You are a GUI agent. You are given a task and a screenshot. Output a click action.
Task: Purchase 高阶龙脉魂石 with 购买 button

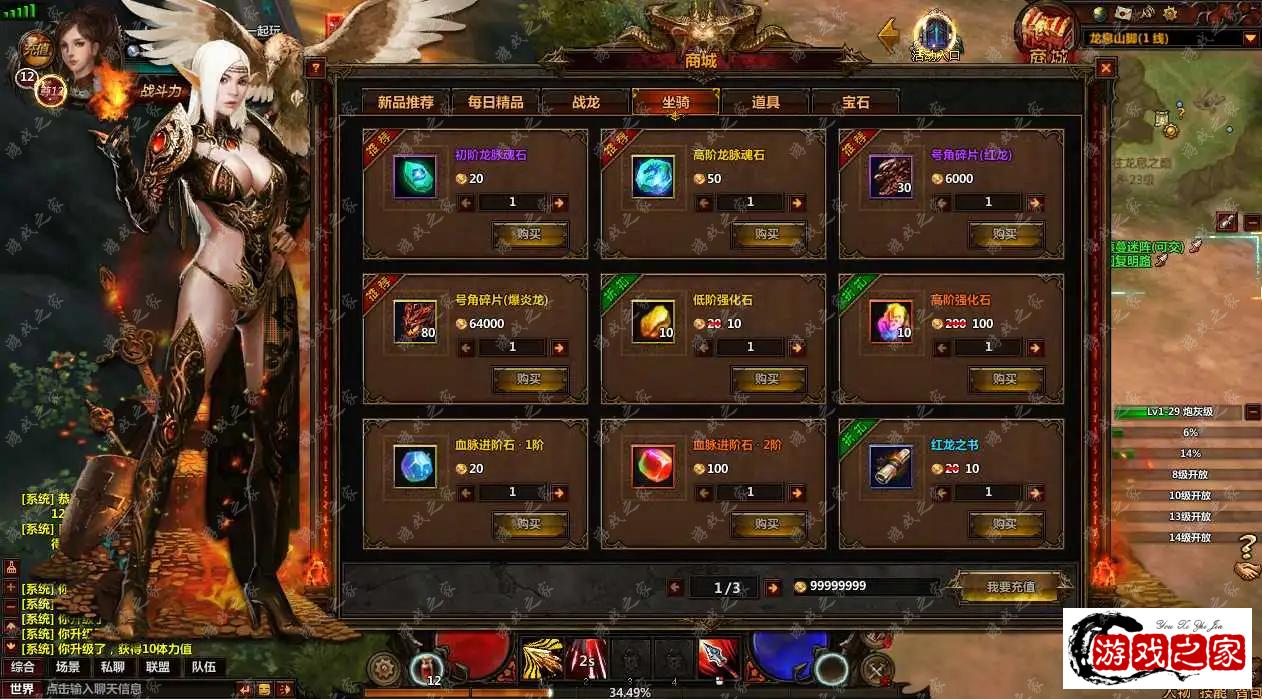(x=767, y=234)
